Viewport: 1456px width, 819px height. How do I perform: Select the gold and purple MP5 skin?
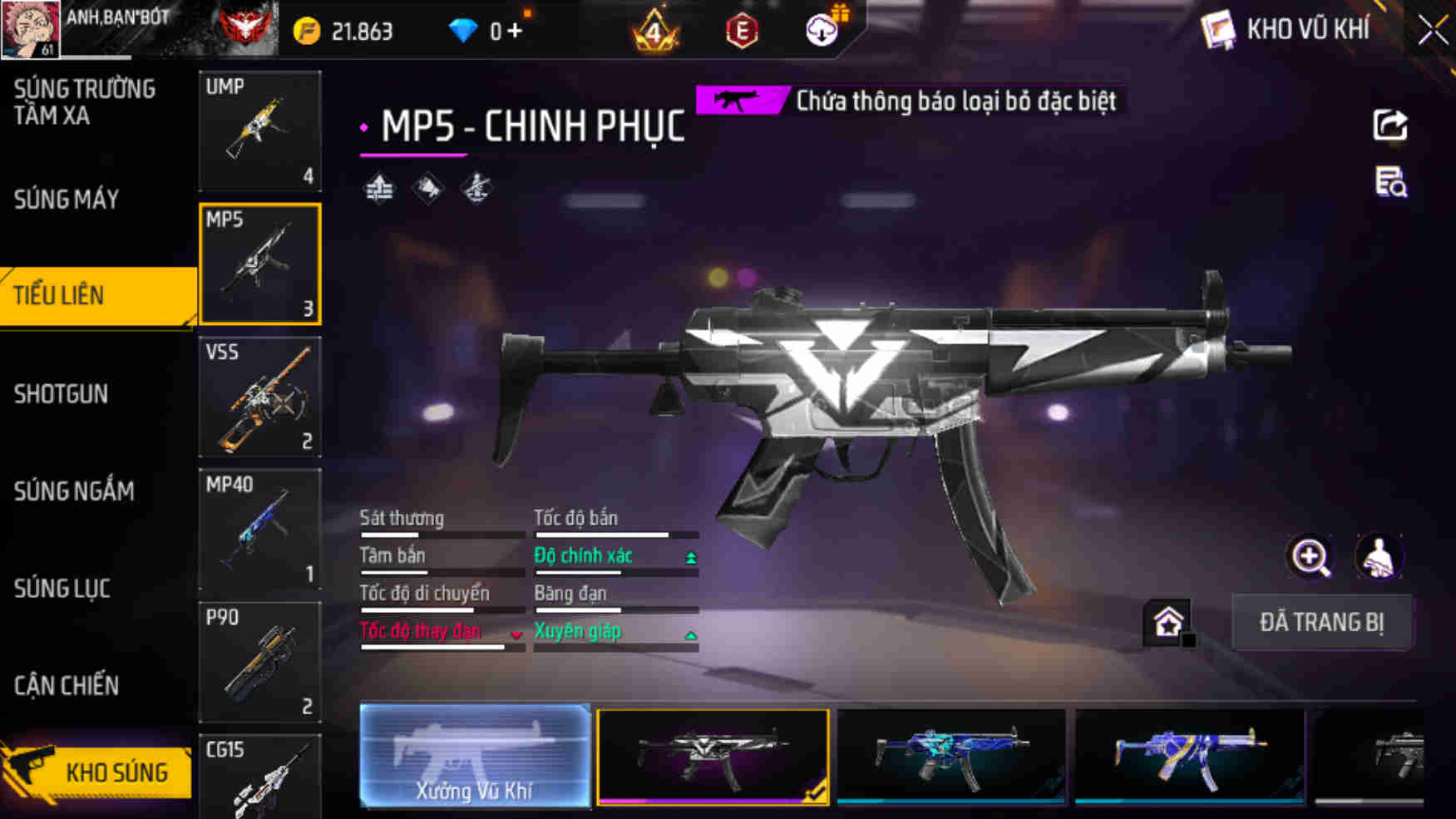1189,756
